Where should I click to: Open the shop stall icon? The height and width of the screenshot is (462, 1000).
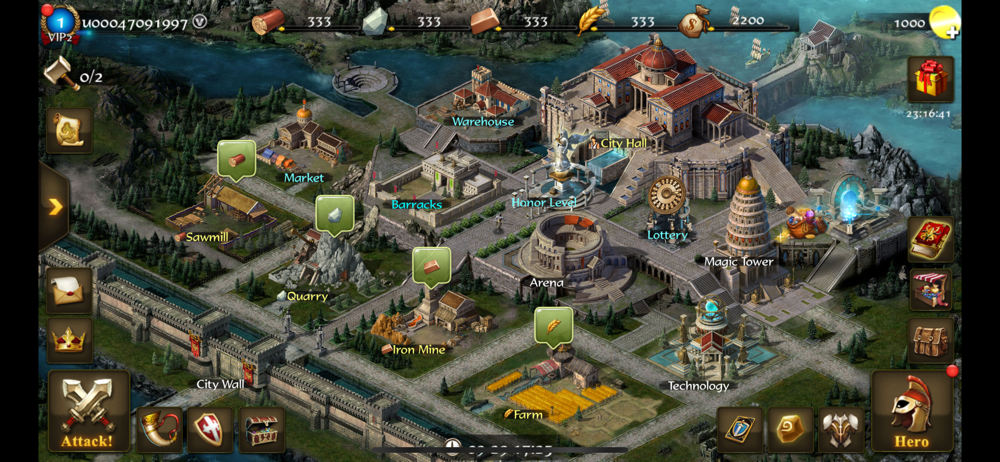[x=930, y=290]
